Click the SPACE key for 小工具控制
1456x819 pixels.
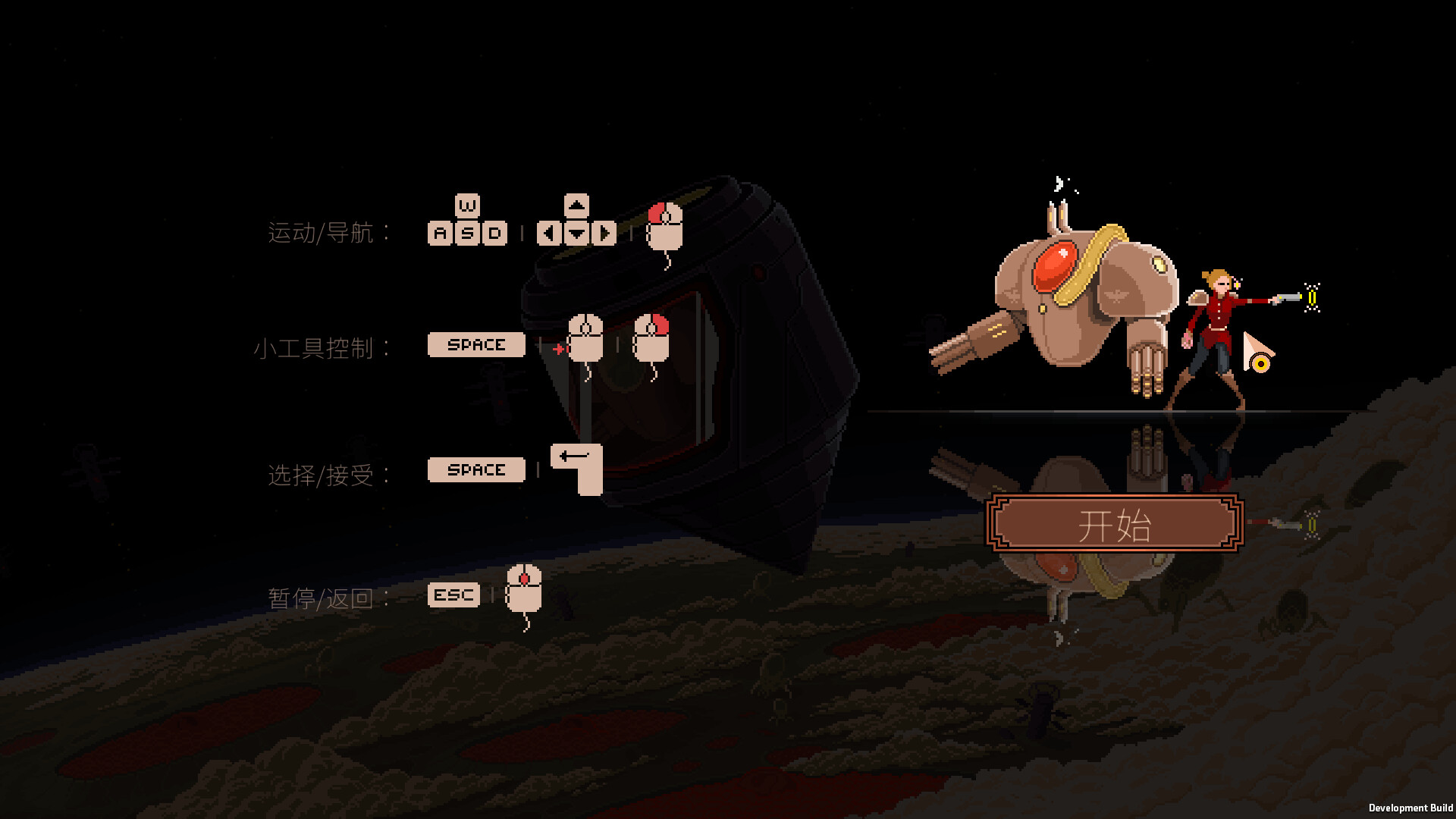(x=475, y=345)
